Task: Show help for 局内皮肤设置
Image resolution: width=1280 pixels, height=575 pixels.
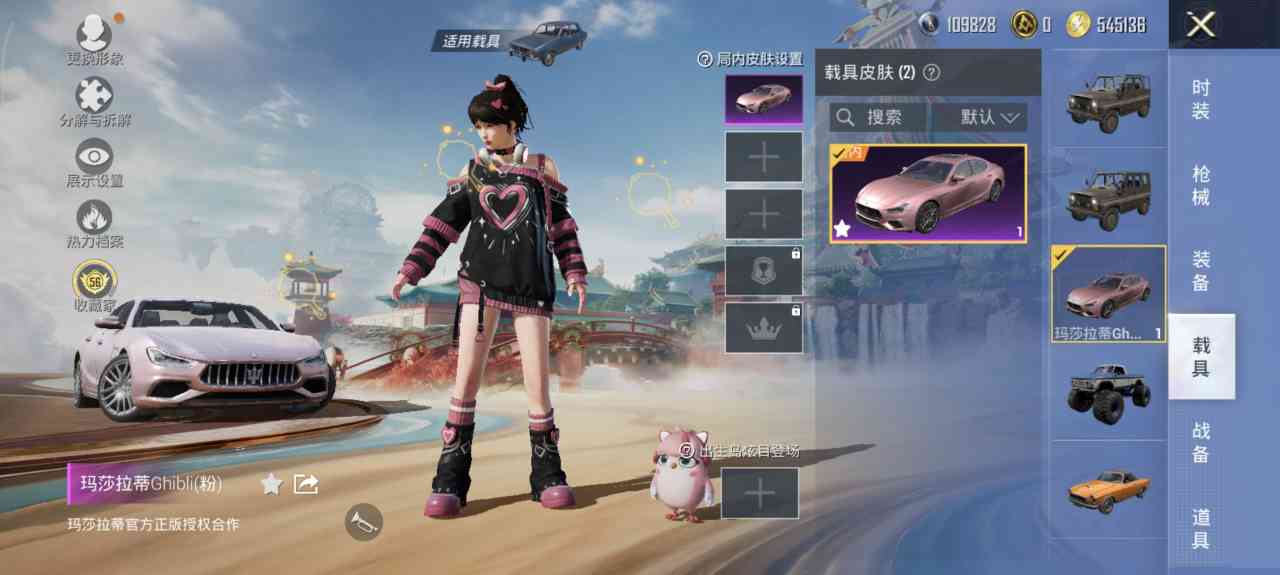Action: point(705,59)
